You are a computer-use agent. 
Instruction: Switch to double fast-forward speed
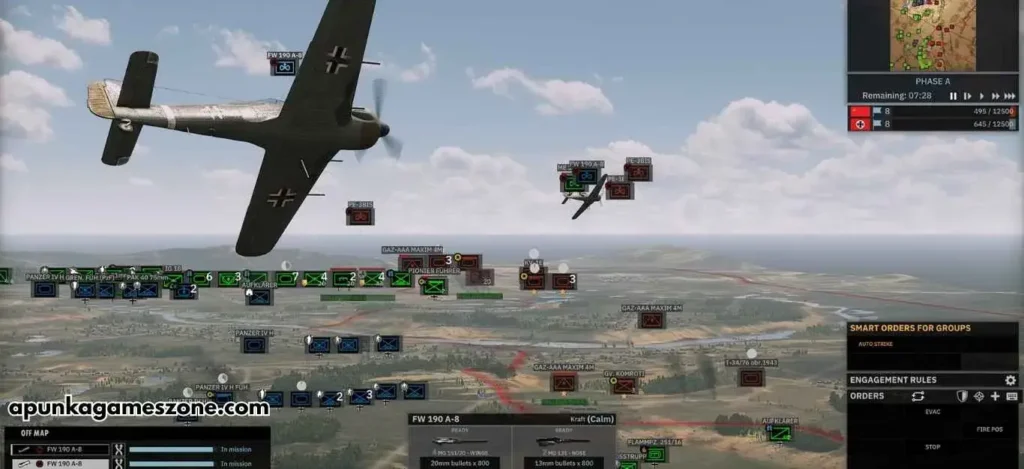click(x=994, y=96)
